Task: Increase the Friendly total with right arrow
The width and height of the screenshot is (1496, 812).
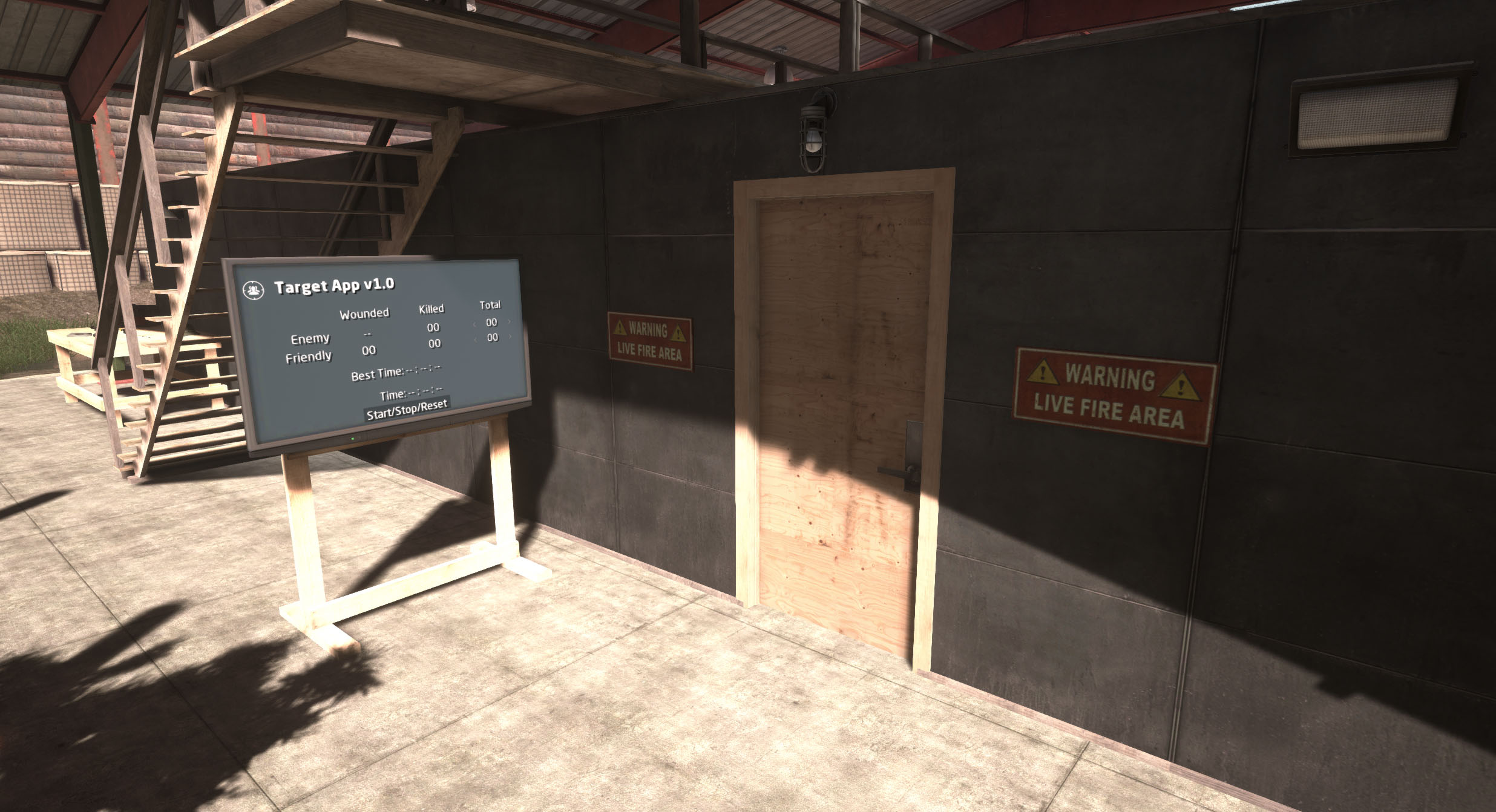Action: [510, 336]
